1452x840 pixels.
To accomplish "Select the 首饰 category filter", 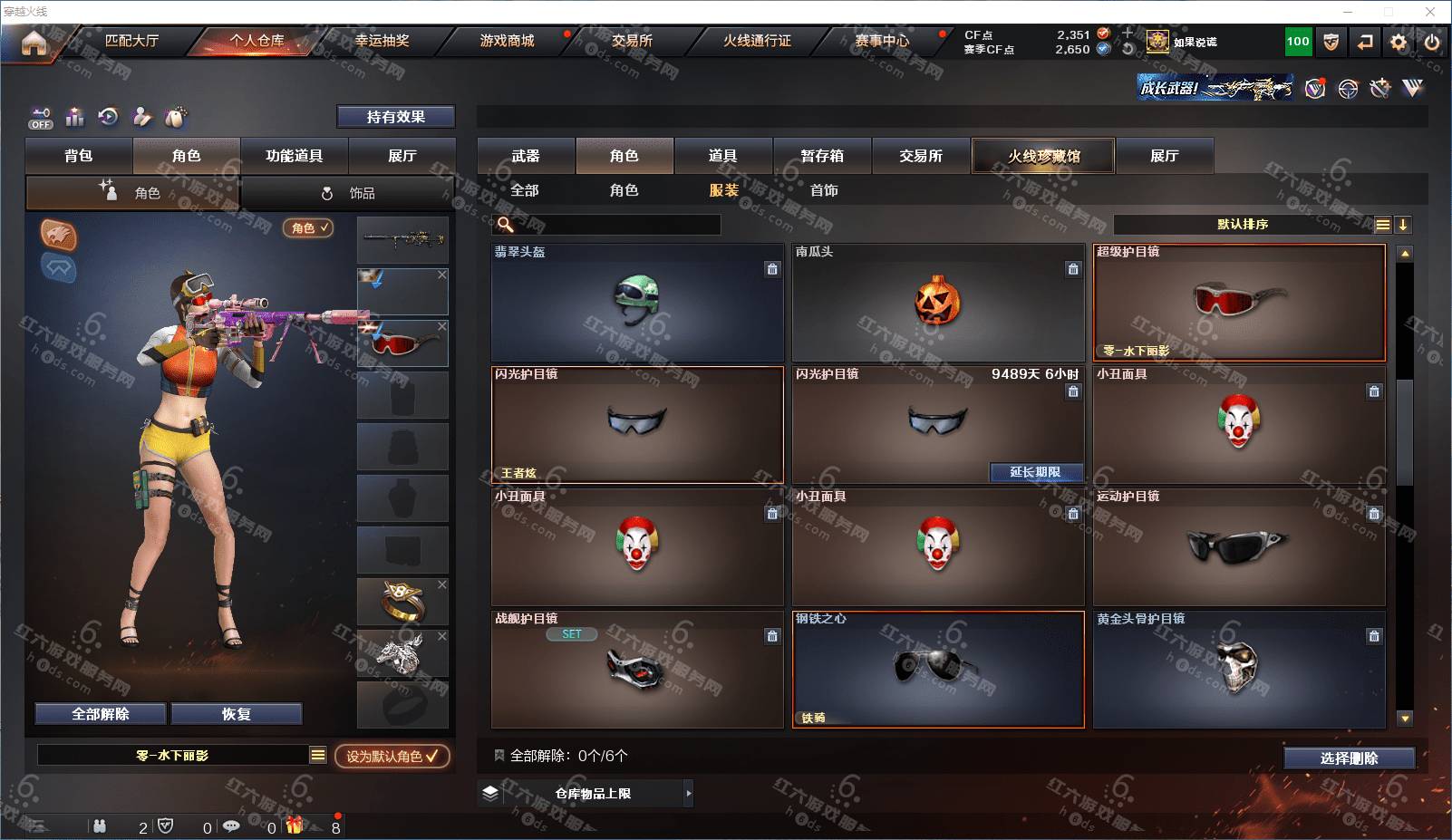I will [x=824, y=190].
